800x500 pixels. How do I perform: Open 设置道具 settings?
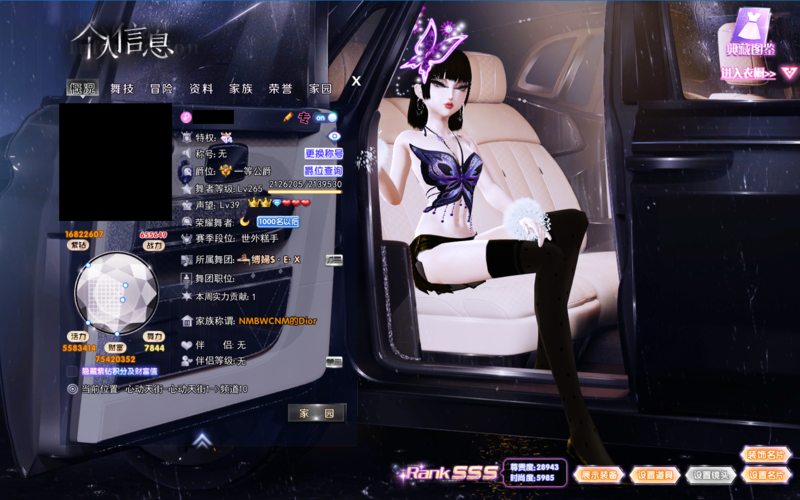[656, 475]
